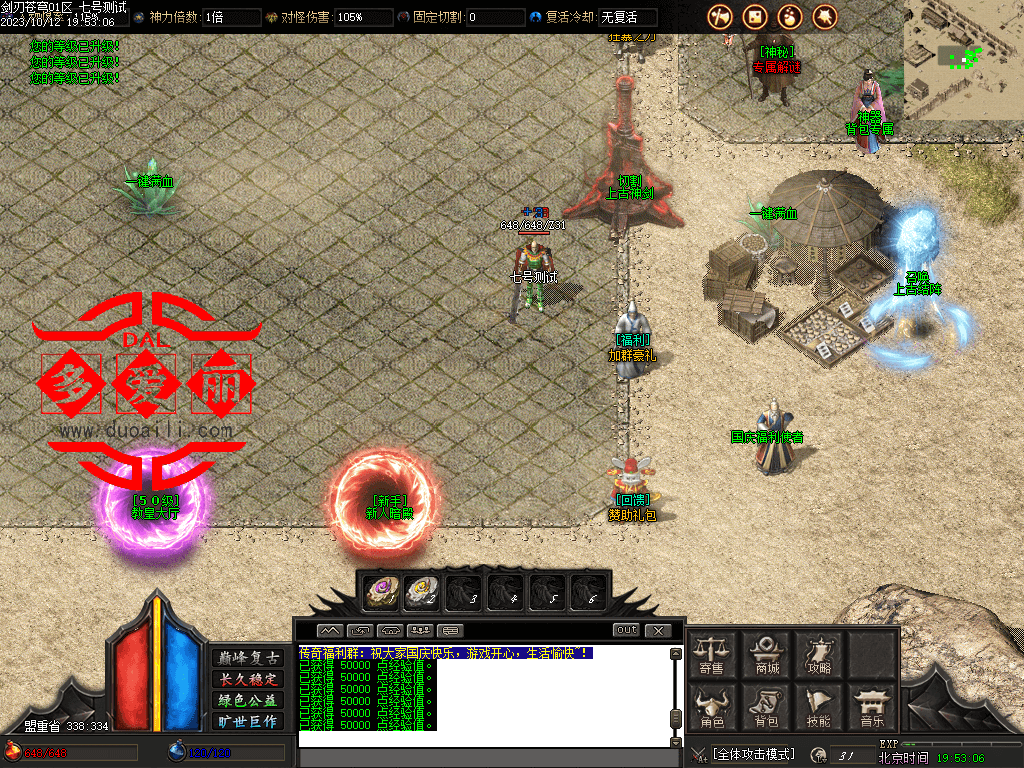Click the 巅峰复古 label button
The width and height of the screenshot is (1024, 768).
tap(248, 657)
